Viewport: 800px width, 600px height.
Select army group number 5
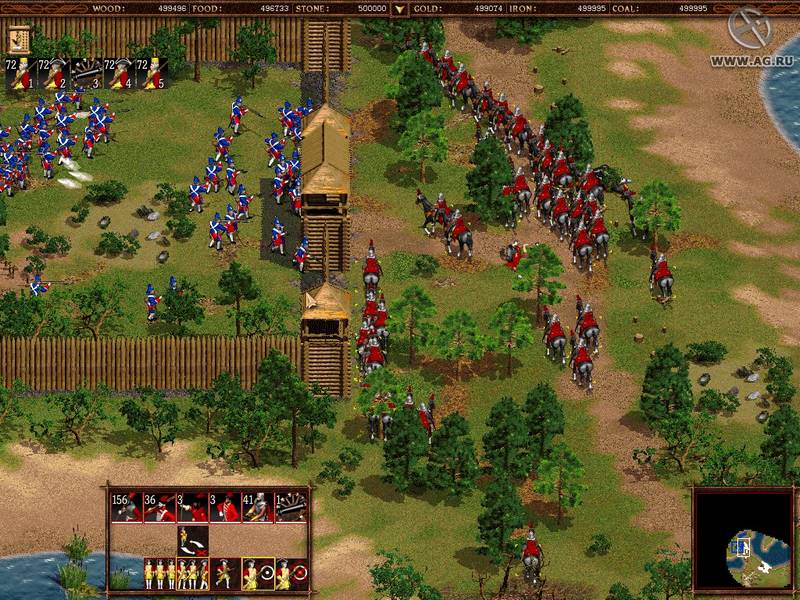[152, 73]
